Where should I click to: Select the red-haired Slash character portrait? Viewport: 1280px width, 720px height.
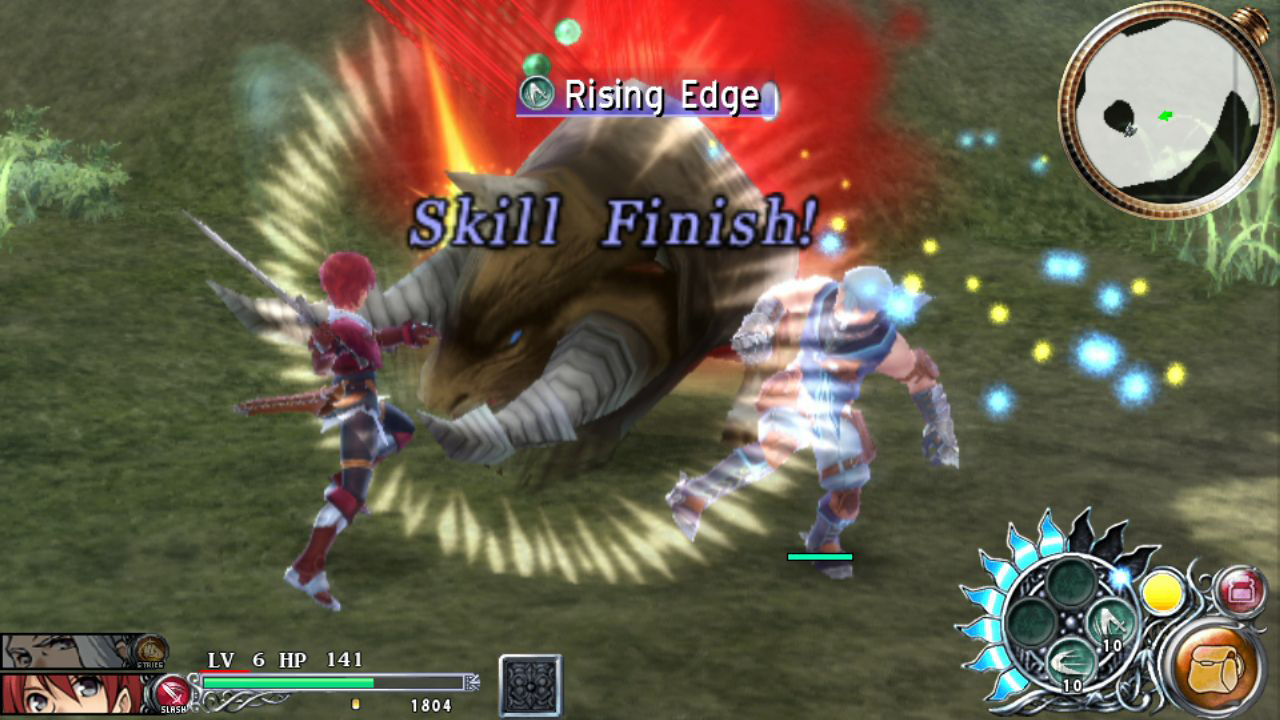70,694
